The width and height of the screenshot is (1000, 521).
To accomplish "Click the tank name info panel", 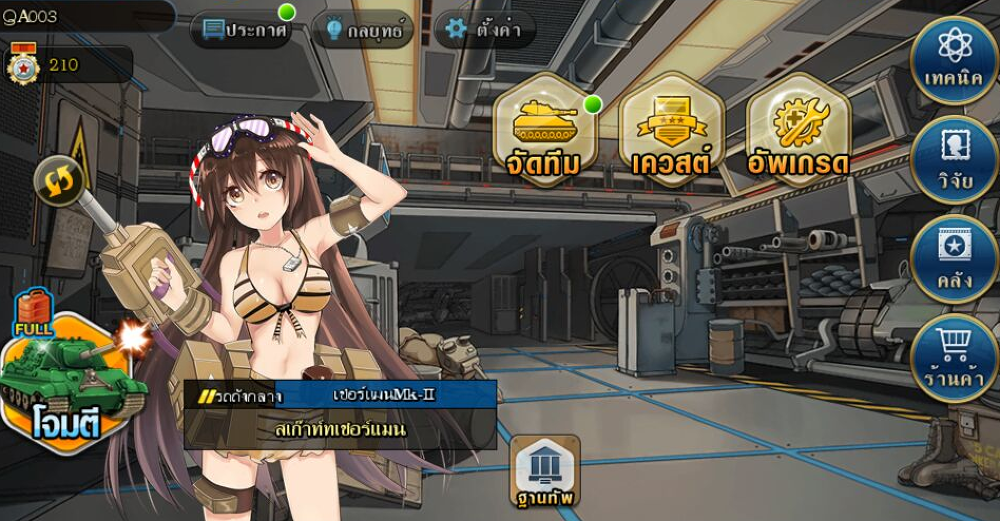I will pyautogui.click(x=340, y=413).
